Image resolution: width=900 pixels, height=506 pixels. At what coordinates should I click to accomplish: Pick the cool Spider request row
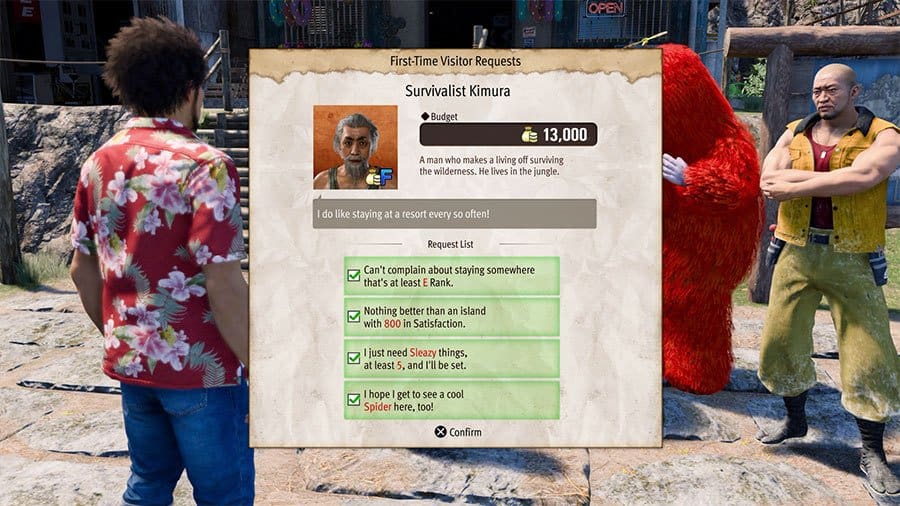pos(451,400)
